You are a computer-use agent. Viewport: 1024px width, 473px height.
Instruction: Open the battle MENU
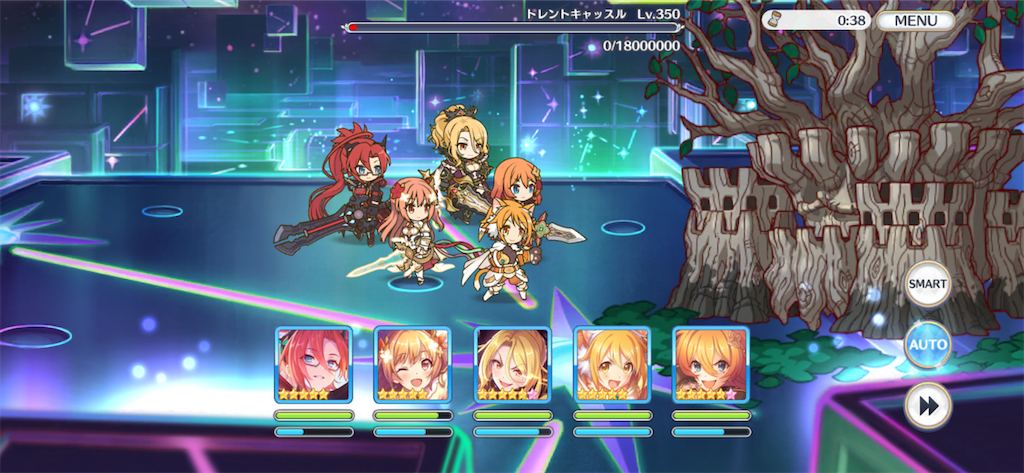pos(916,20)
